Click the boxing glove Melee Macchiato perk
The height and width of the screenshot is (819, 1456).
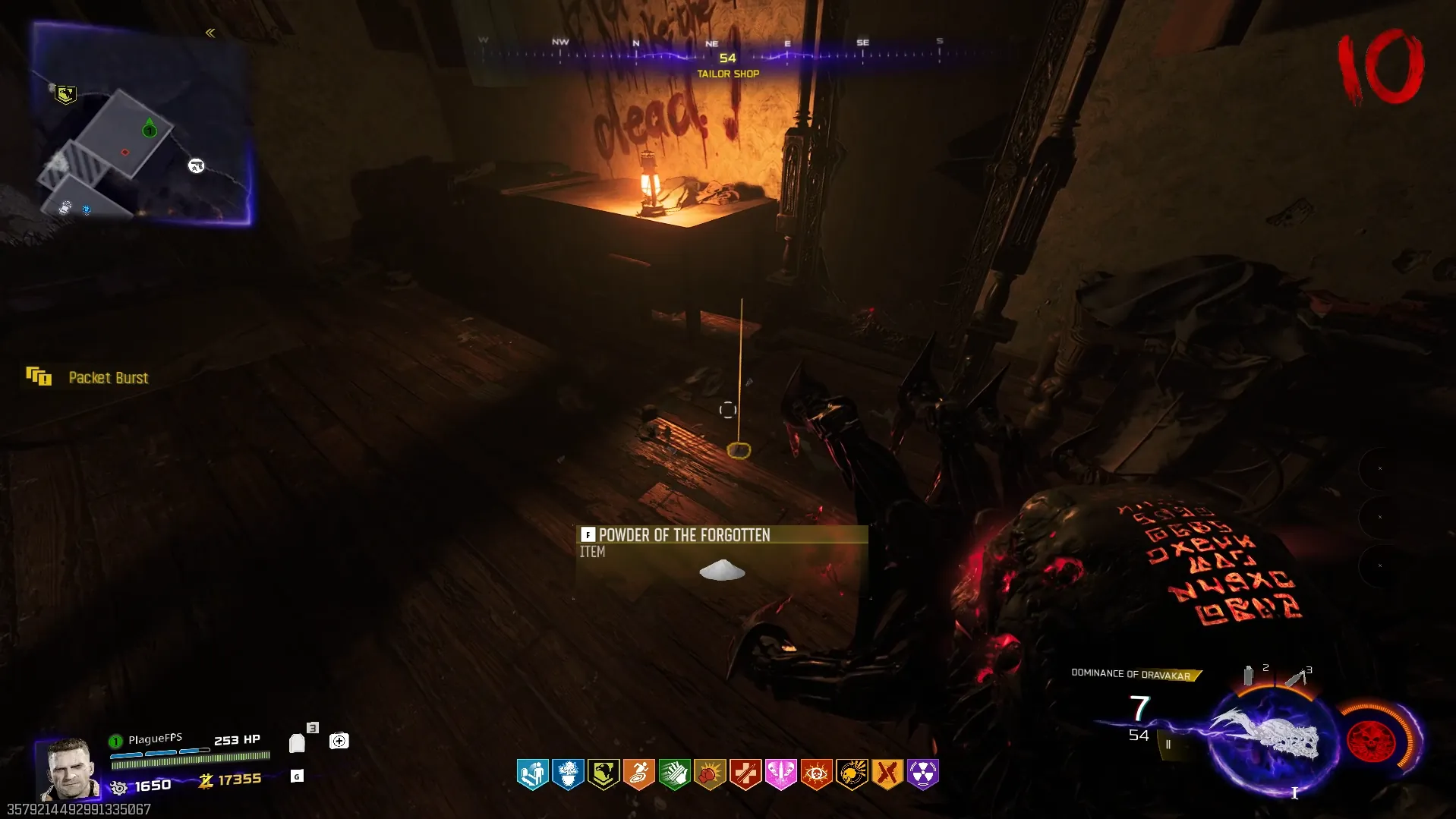coord(710,774)
